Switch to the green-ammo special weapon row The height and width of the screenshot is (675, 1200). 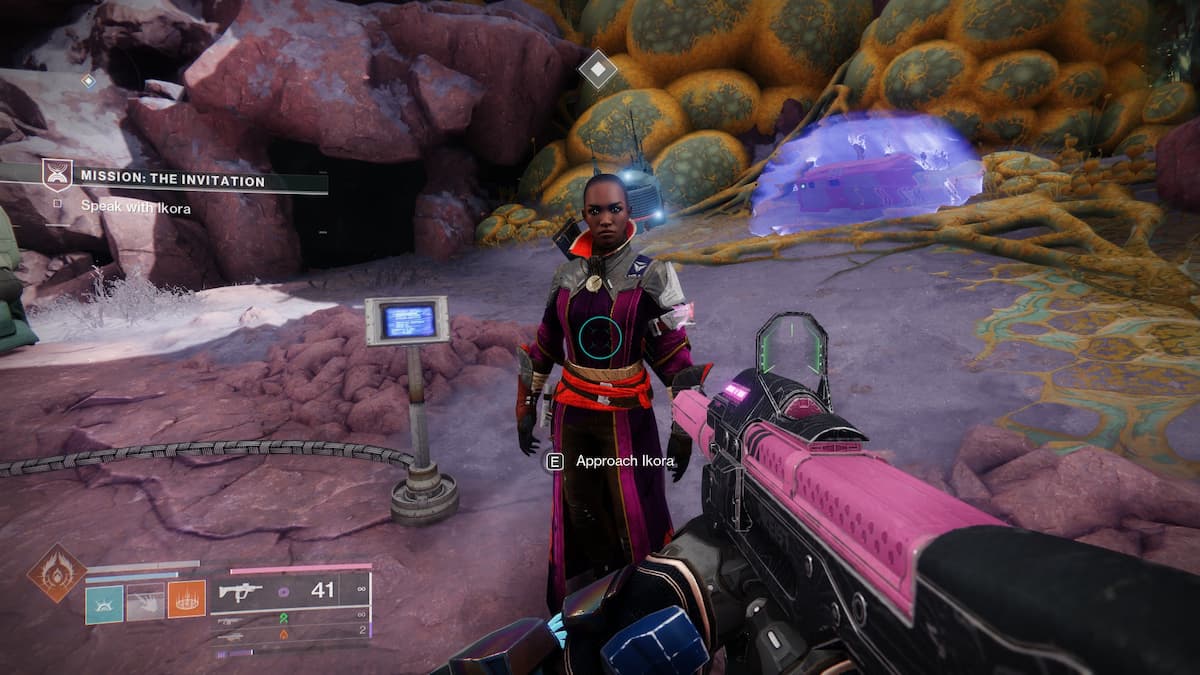tap(290, 621)
